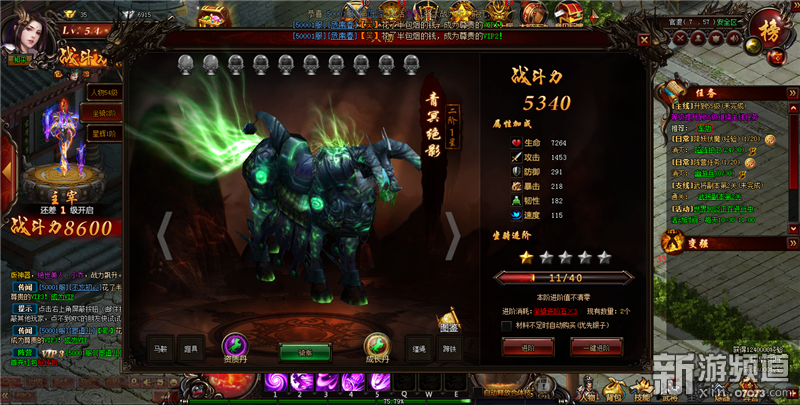Screen dimensions: 800x405
Task: Select the 蹄铁 horseshoe equipment slot
Action: [x=450, y=349]
